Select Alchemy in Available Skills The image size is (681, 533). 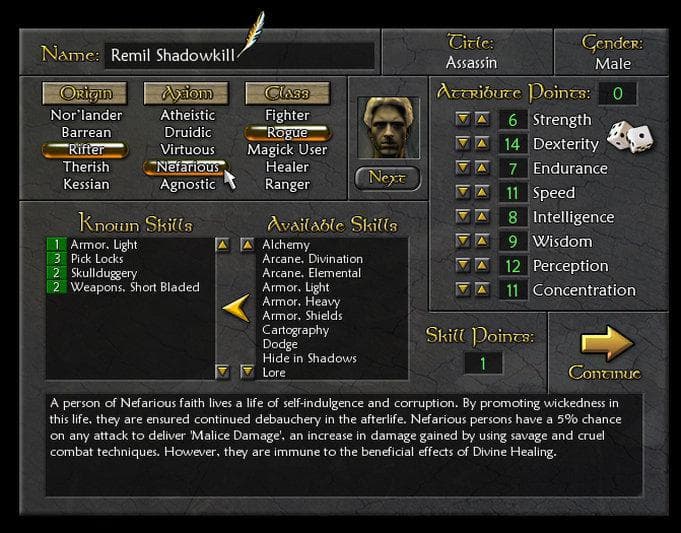pyautogui.click(x=286, y=245)
